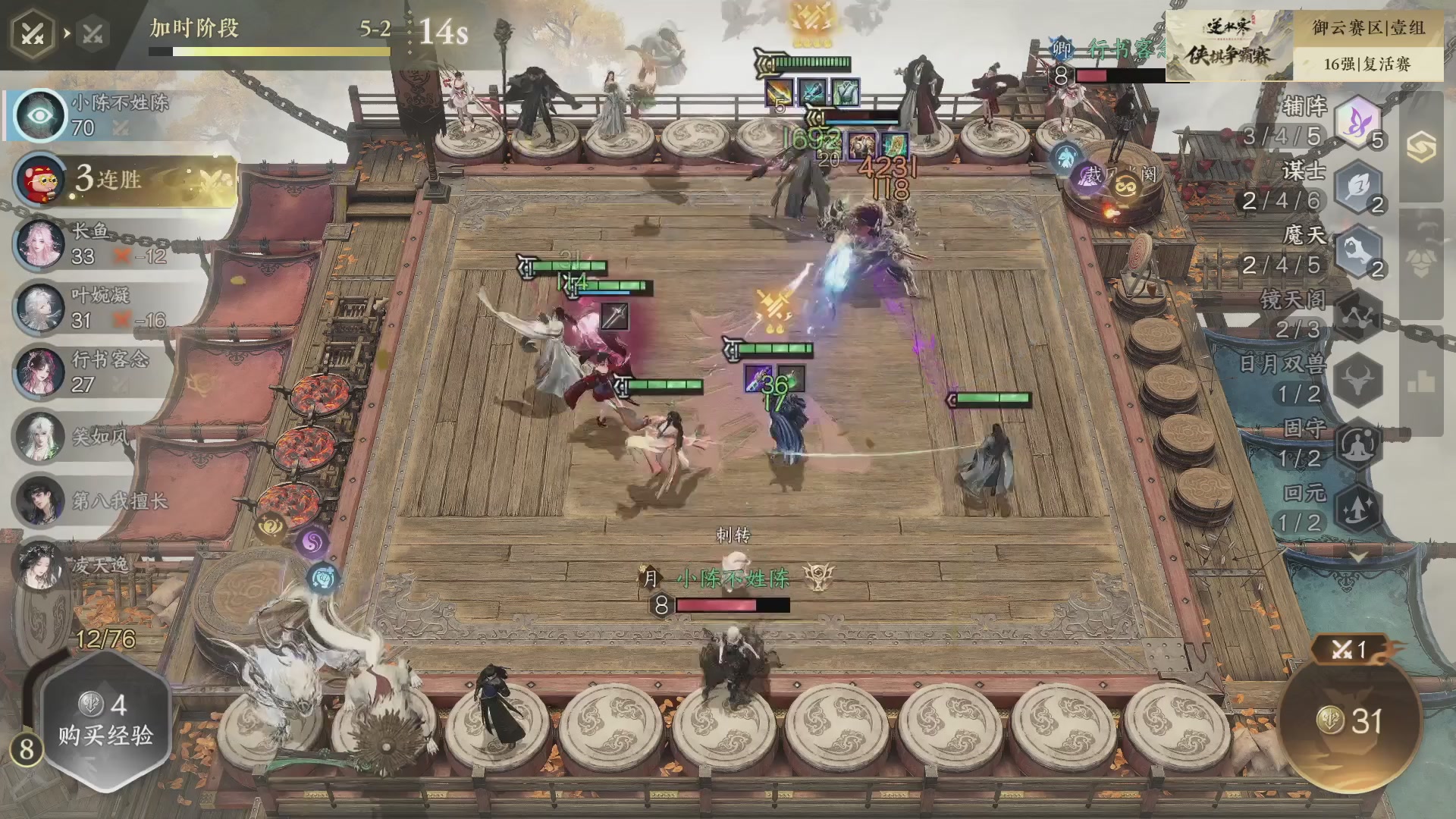Image resolution: width=1456 pixels, height=819 pixels.
Task: Inspect the 谋士 synergy icon
Action: 1357,186
